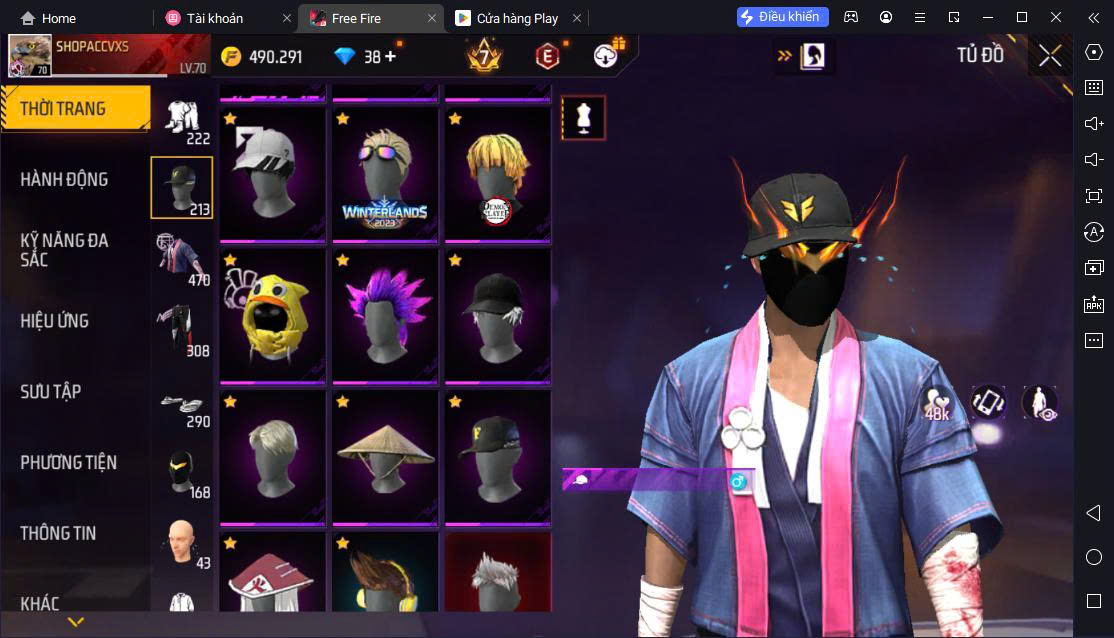Image resolution: width=1114 pixels, height=638 pixels.
Task: Add diamonds using the plus button
Action: (x=390, y=57)
